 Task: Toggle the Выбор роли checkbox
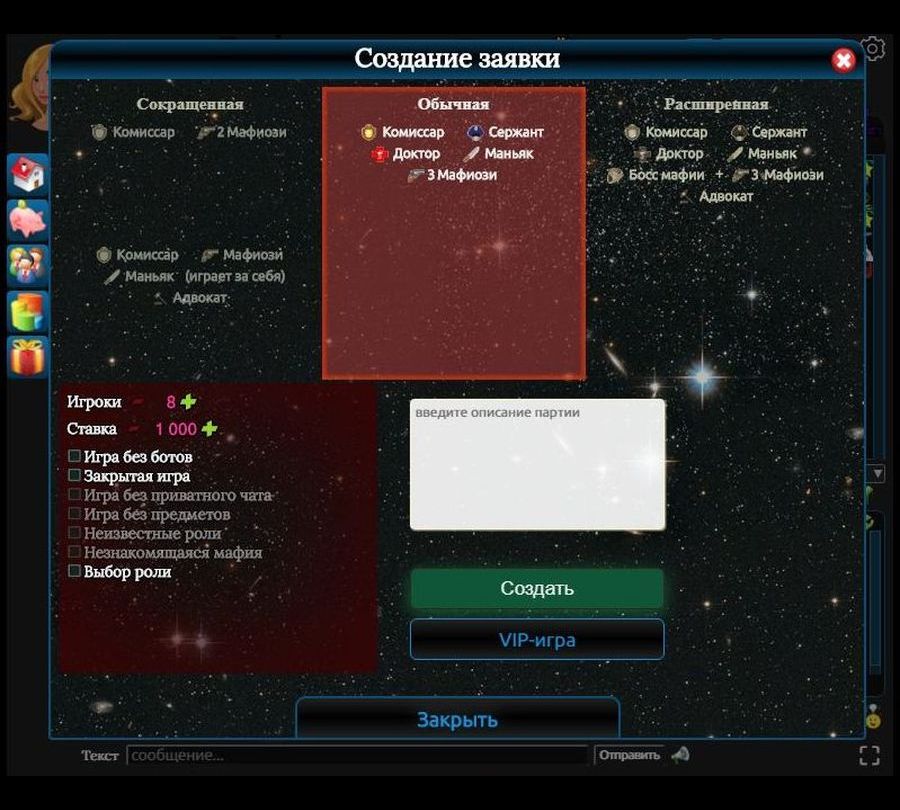tap(75, 572)
